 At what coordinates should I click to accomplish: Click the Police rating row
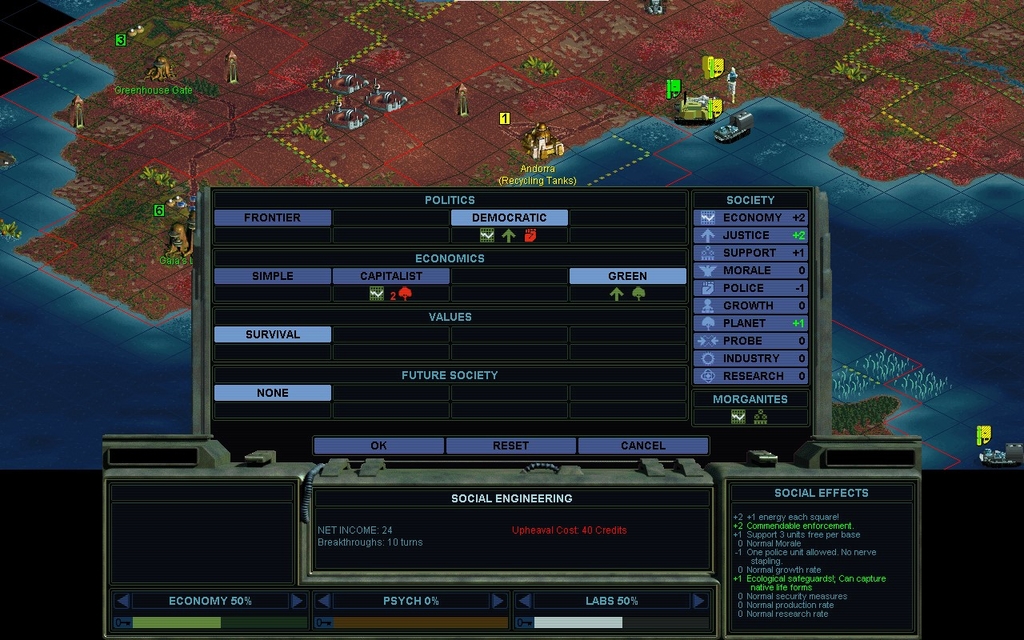point(751,288)
